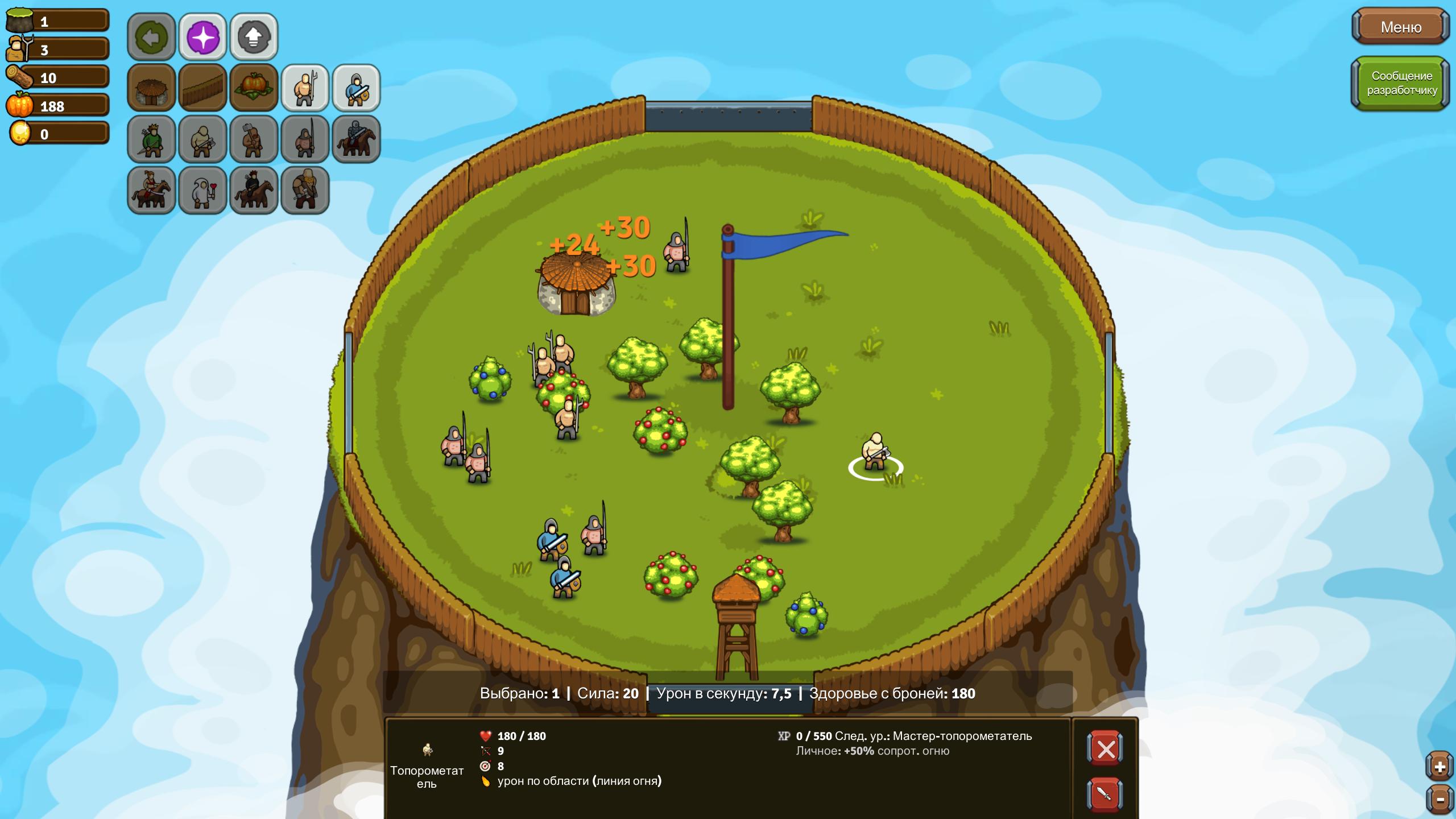Screen dimensions: 1456x819
Task: Choose the red-clad horsewoman with sabre icon
Action: (151, 191)
